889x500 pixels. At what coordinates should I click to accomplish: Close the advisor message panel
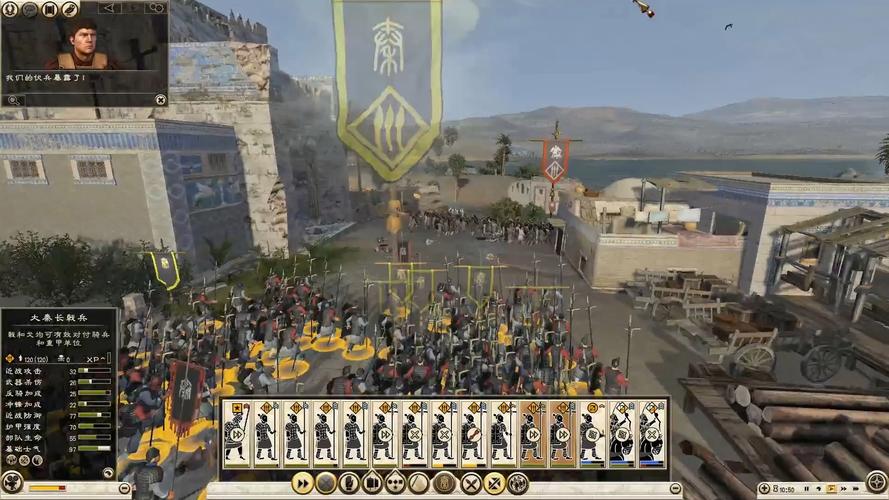160,99
